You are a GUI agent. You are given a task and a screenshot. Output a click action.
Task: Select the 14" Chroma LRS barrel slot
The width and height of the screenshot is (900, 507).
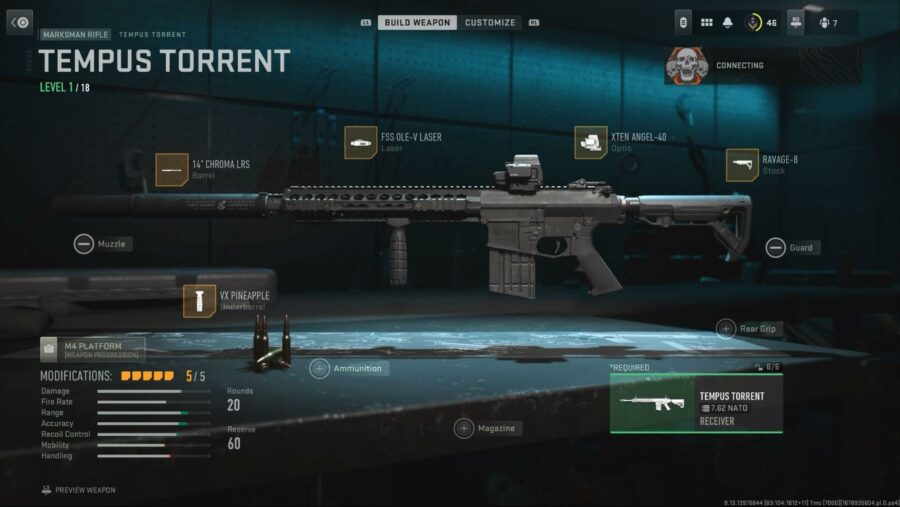[172, 170]
